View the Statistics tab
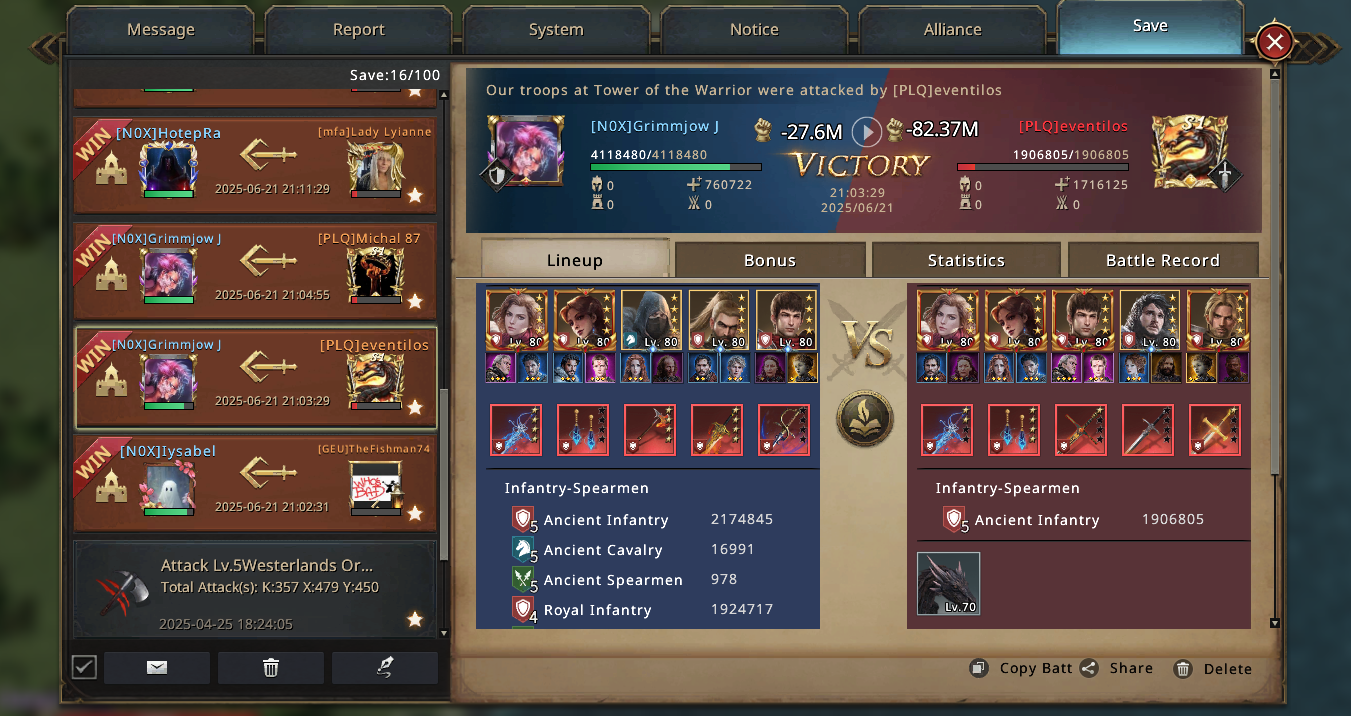 [x=966, y=260]
